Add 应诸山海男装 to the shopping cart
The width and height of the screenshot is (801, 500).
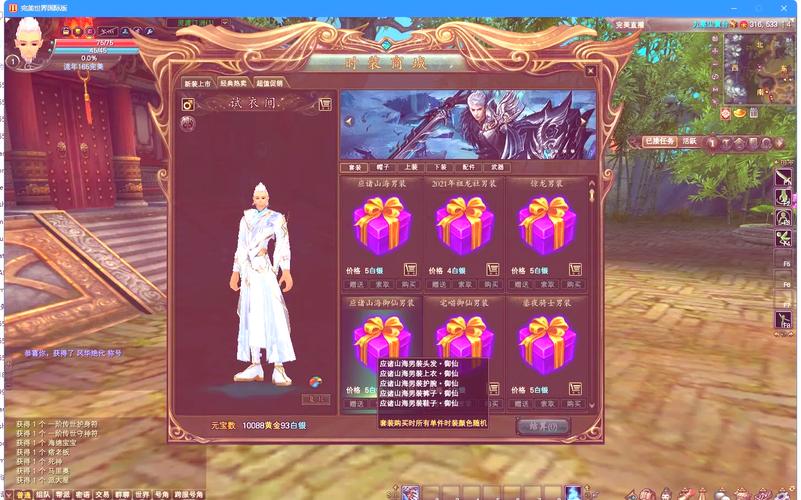pos(409,269)
